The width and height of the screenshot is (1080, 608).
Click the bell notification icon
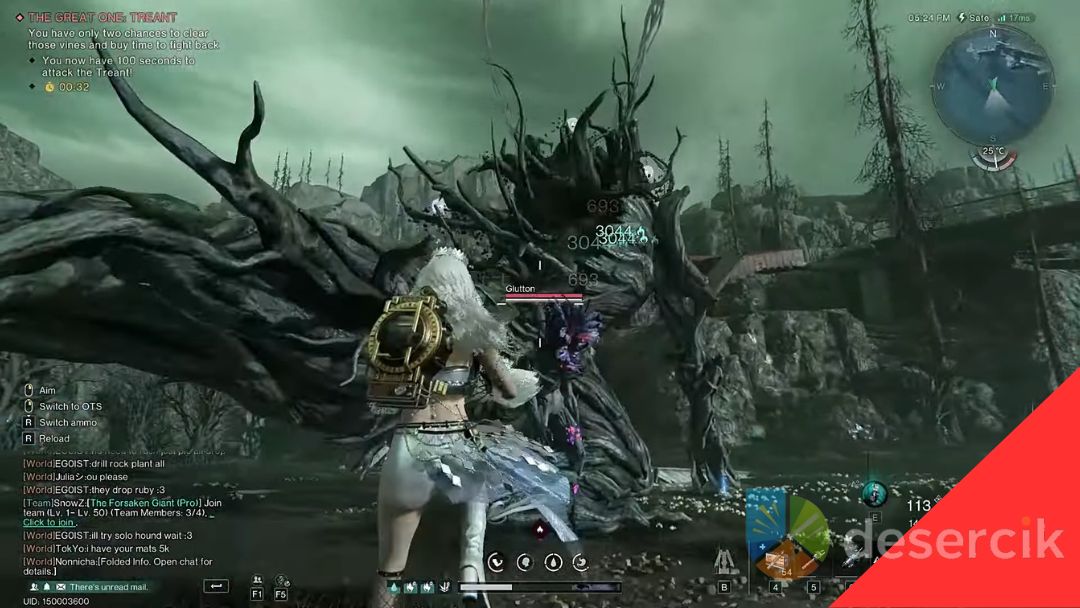[47, 587]
